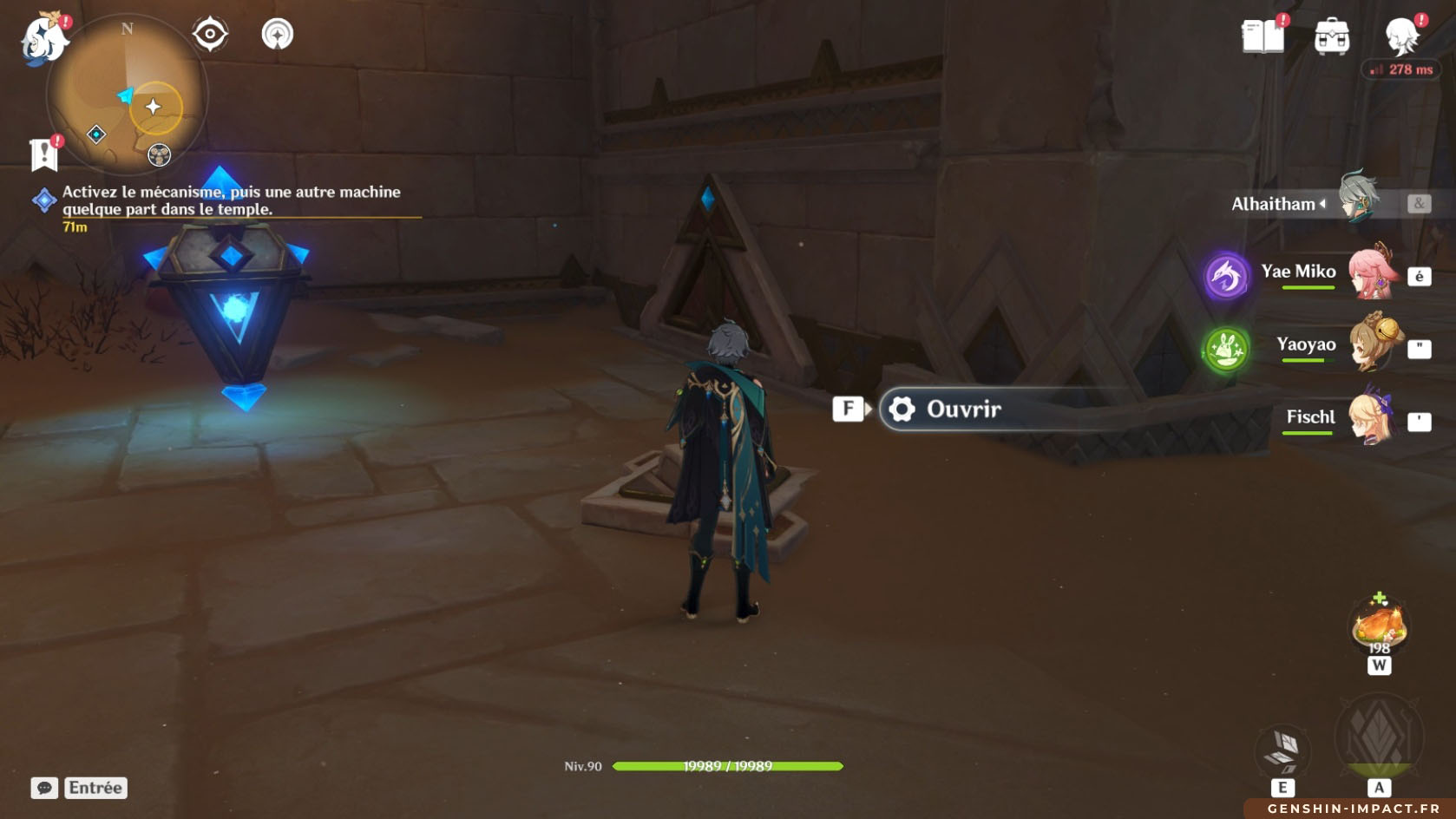Open the quest log exclamation icon
The image size is (1456, 819).
click(43, 154)
